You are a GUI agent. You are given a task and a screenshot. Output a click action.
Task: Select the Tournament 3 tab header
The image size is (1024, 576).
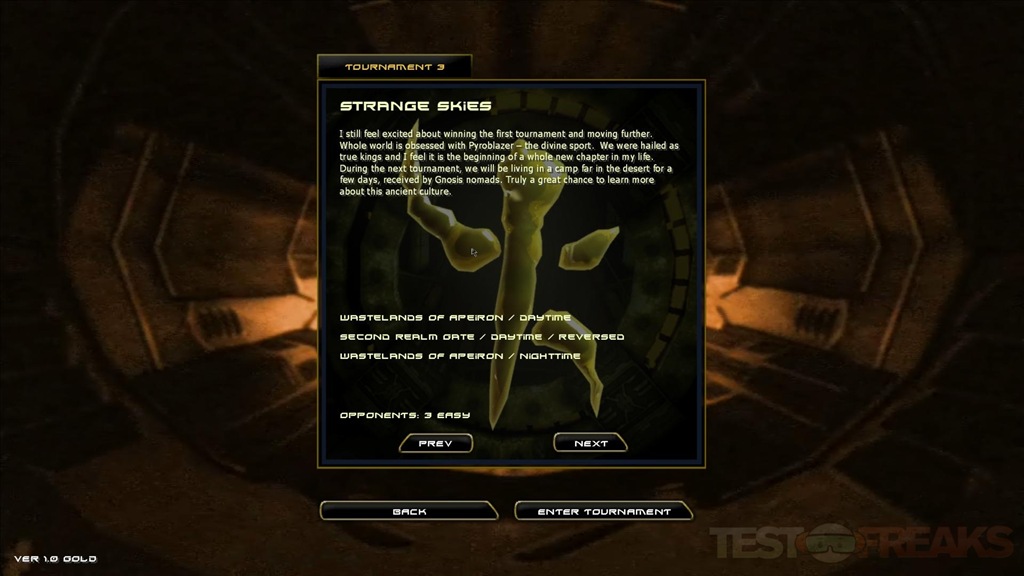(394, 67)
